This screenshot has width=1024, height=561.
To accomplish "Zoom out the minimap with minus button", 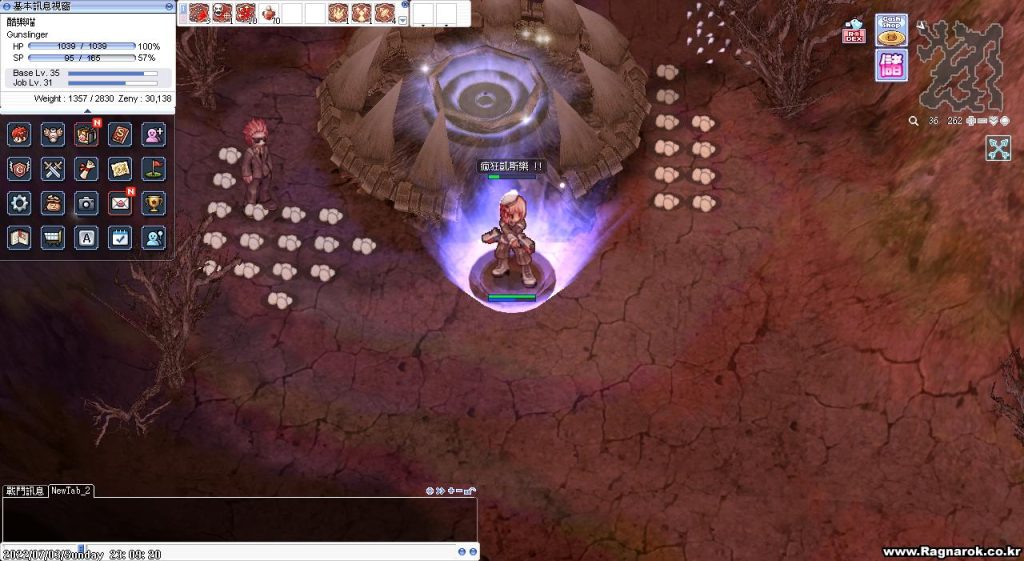I will tap(982, 121).
